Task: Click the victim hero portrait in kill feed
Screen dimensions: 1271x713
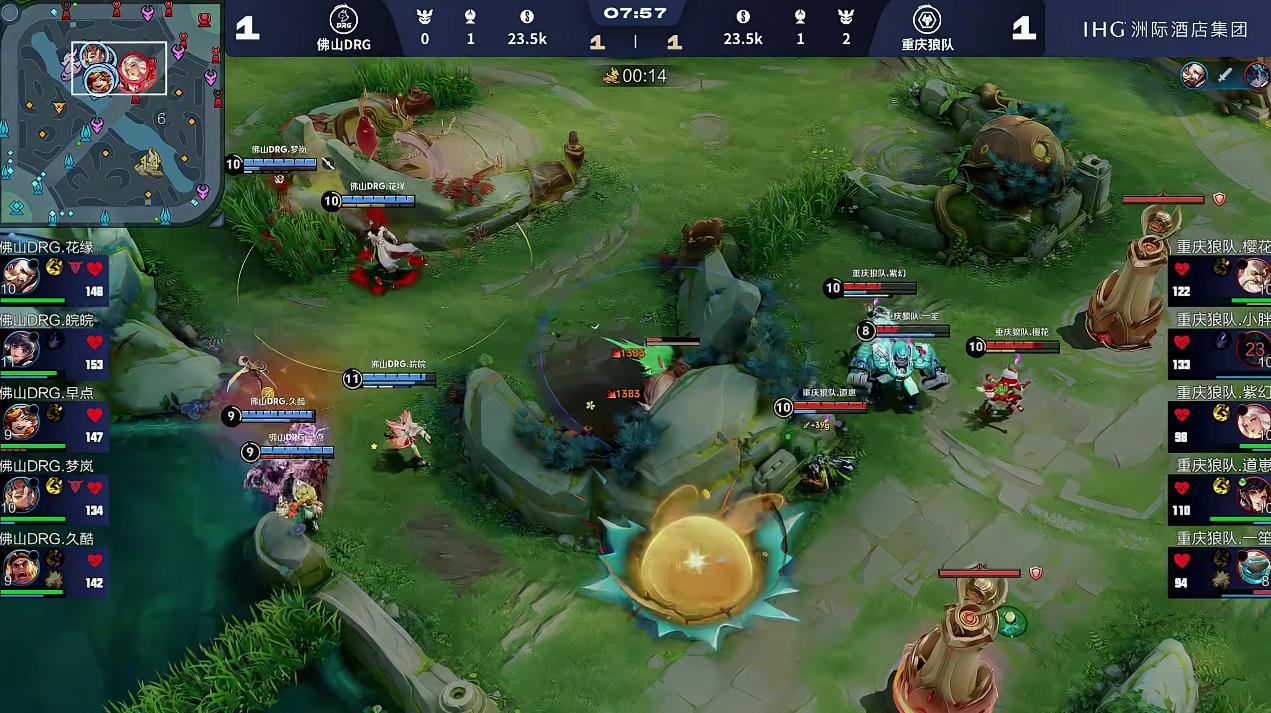Action: click(x=1257, y=75)
